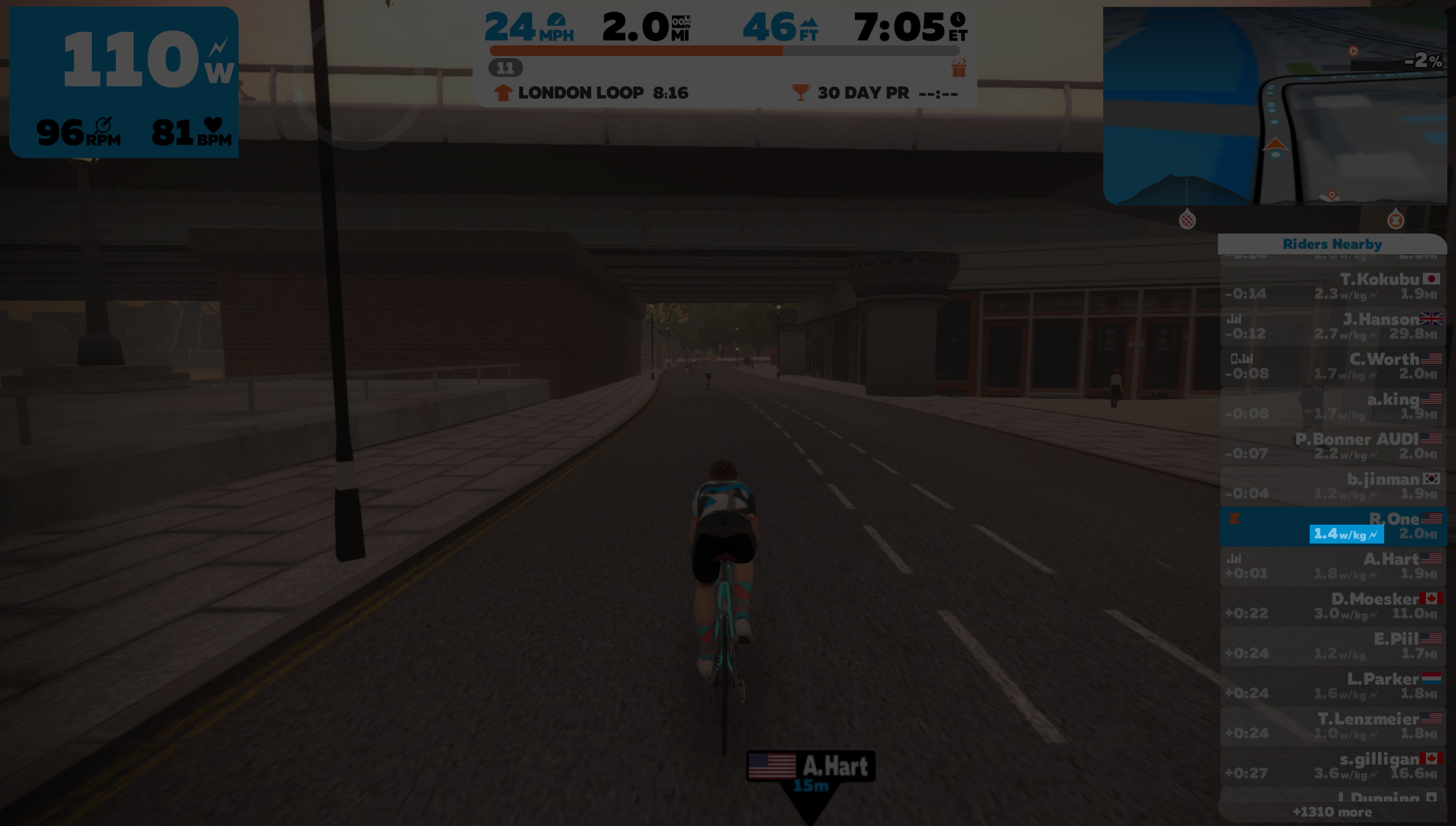
Task: Choose E.Piil from Riders Nearby
Action: [x=1332, y=646]
